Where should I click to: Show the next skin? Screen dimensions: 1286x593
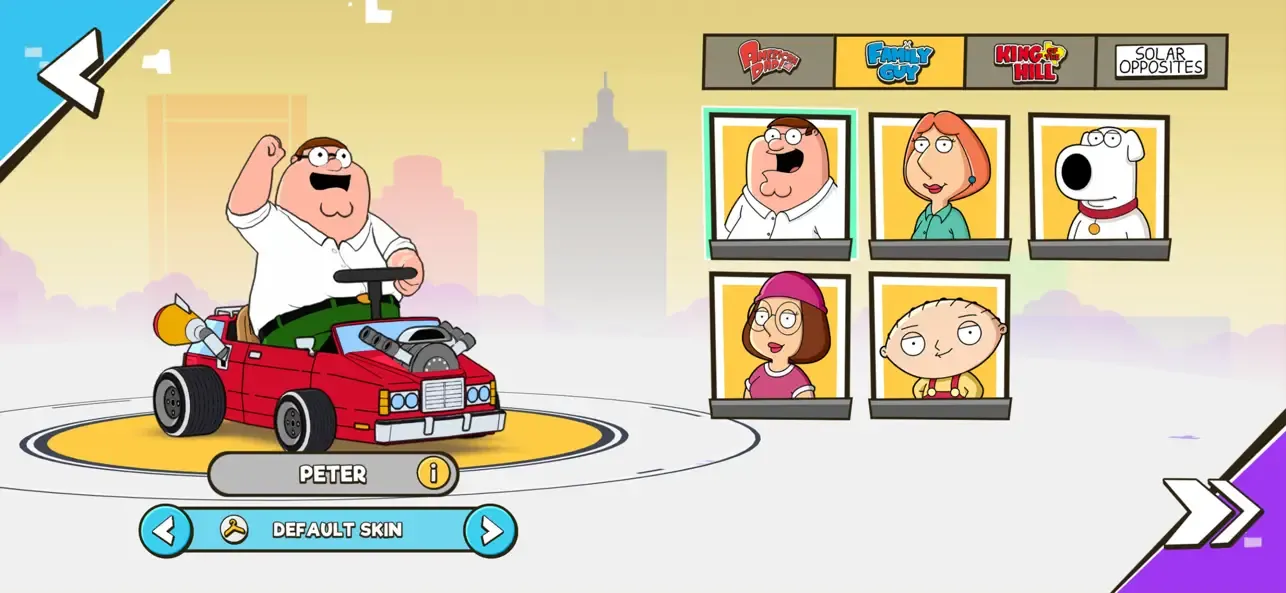491,530
